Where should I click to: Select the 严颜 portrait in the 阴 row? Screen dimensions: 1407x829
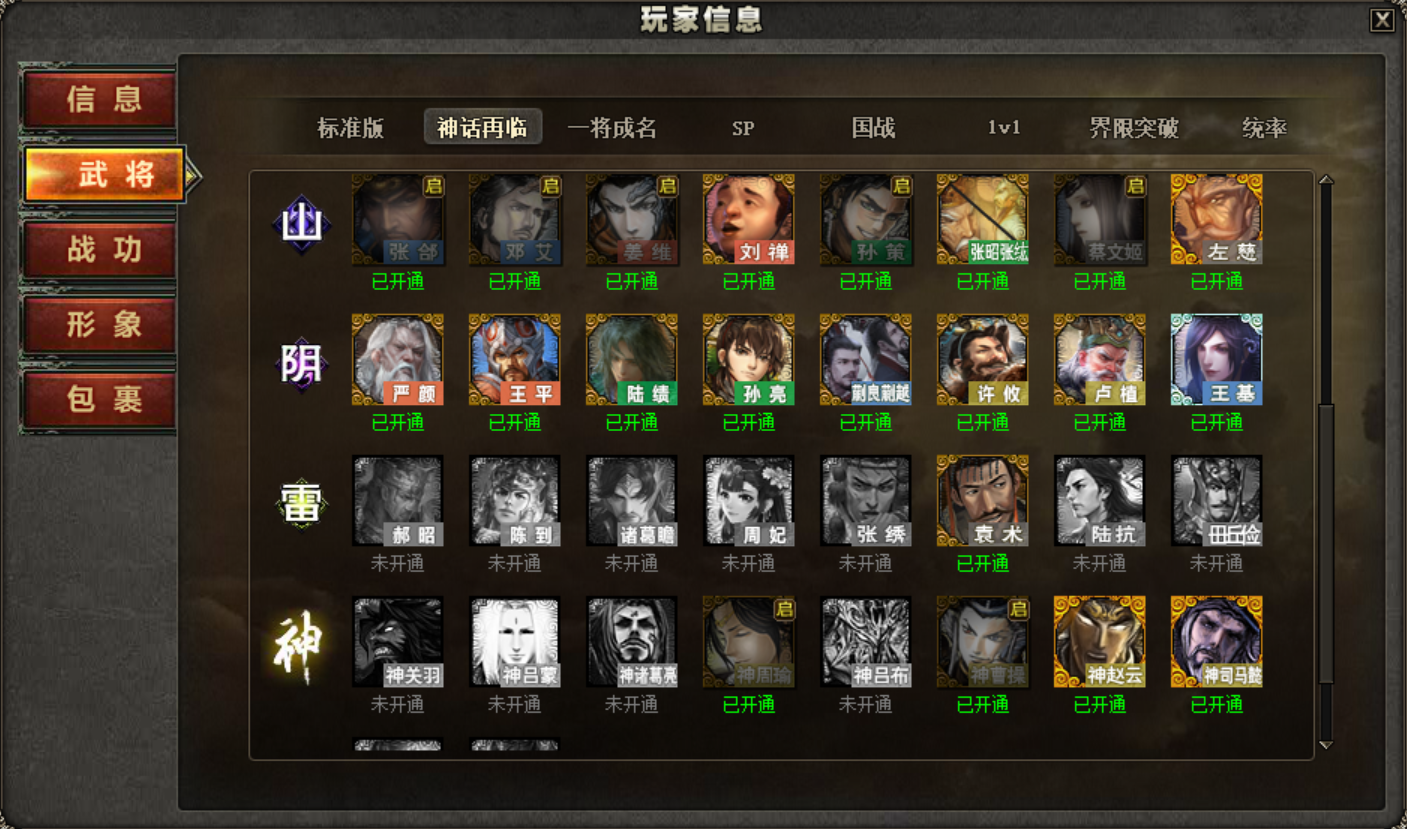pos(397,361)
